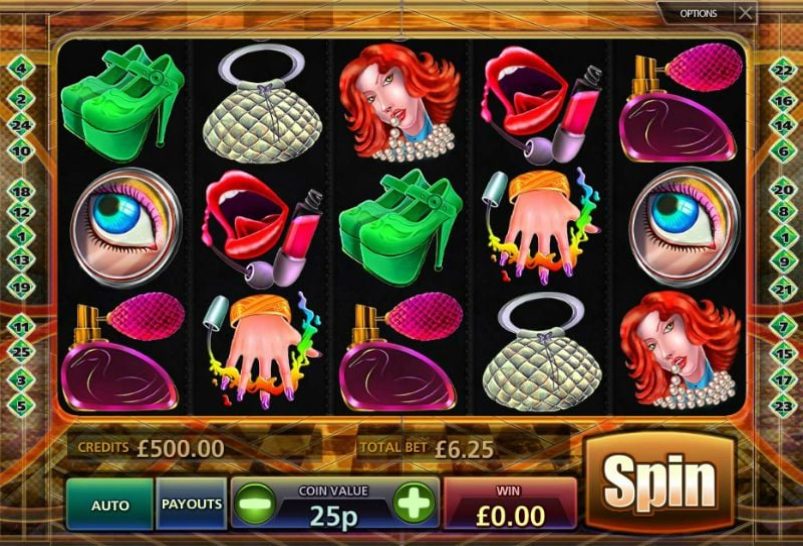Choose payline marker number 1
Screen dimensions: 803x546
tap(20, 237)
